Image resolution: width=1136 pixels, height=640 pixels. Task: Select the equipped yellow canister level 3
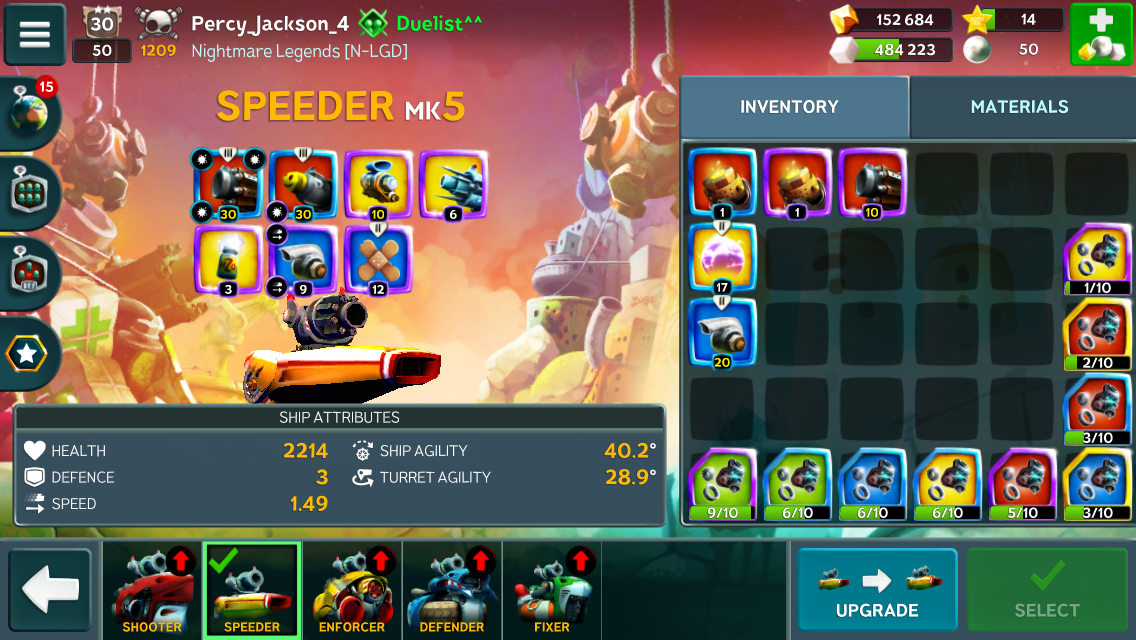228,259
